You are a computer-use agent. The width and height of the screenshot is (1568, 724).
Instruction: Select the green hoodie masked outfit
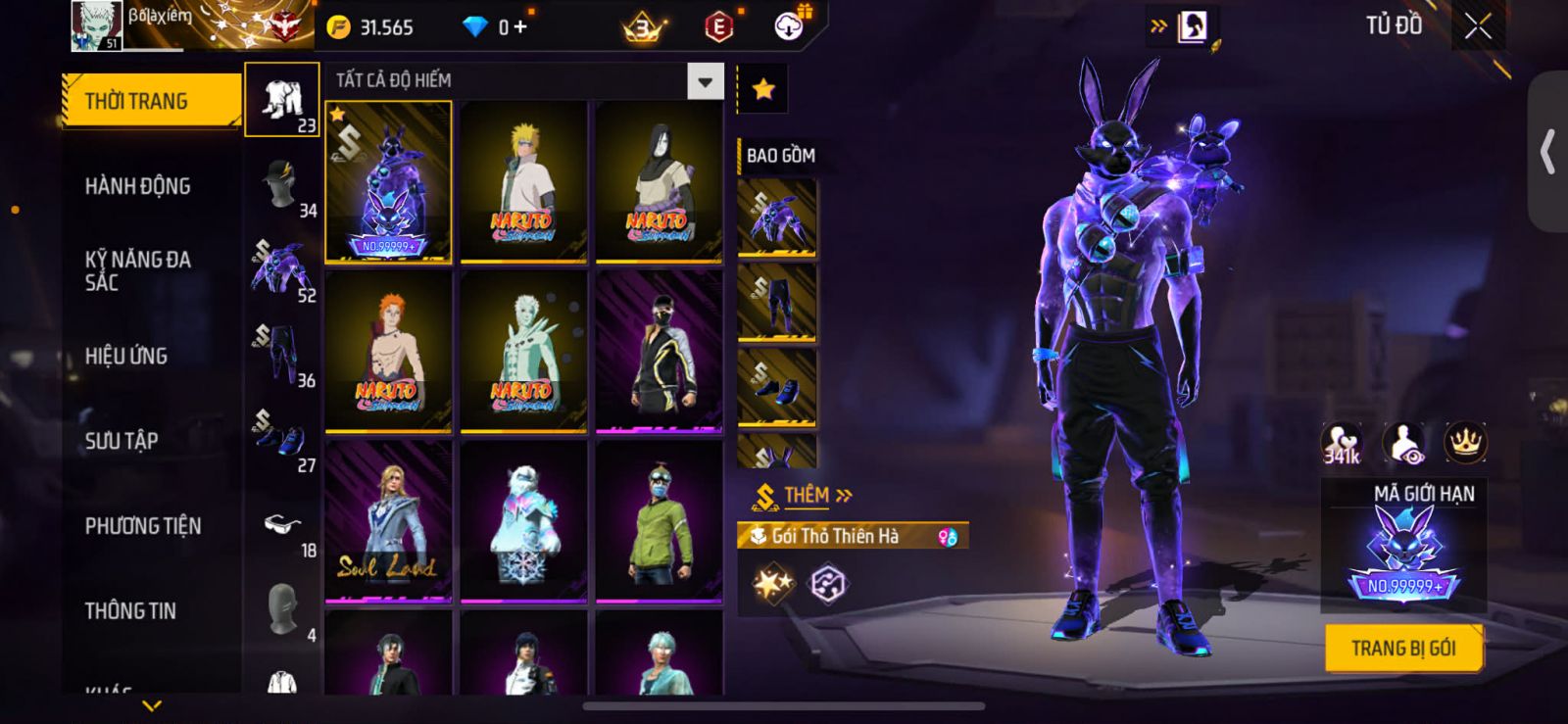(x=660, y=521)
